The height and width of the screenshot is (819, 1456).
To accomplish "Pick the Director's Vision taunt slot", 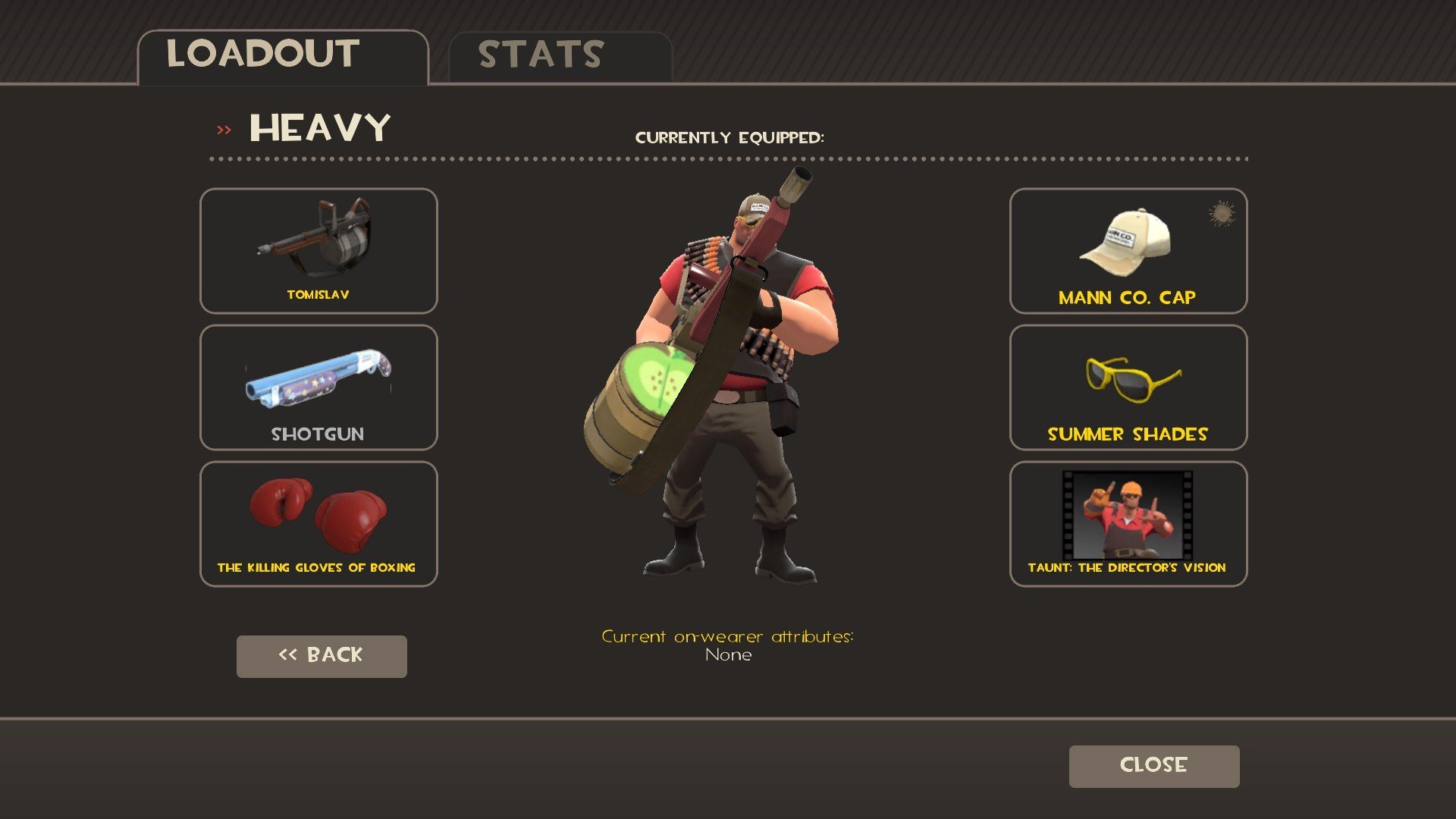I will [x=1128, y=523].
